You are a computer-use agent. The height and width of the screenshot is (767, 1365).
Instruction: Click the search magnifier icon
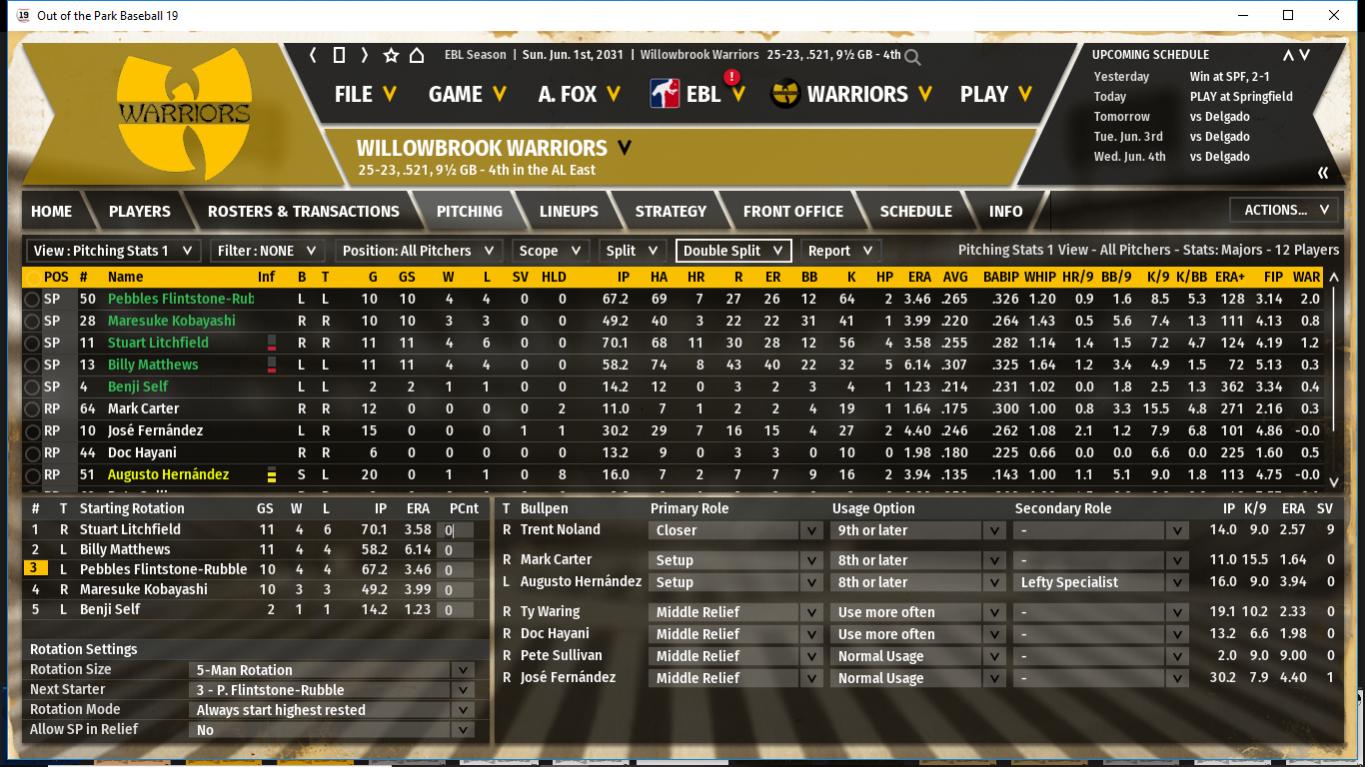(912, 57)
